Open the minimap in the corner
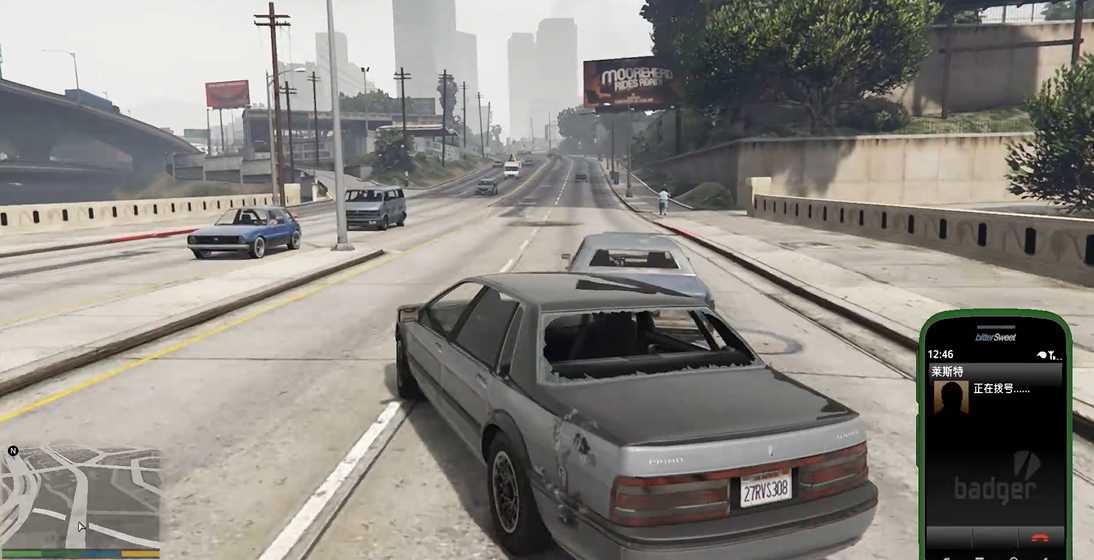The width and height of the screenshot is (1094, 560). 82,496
